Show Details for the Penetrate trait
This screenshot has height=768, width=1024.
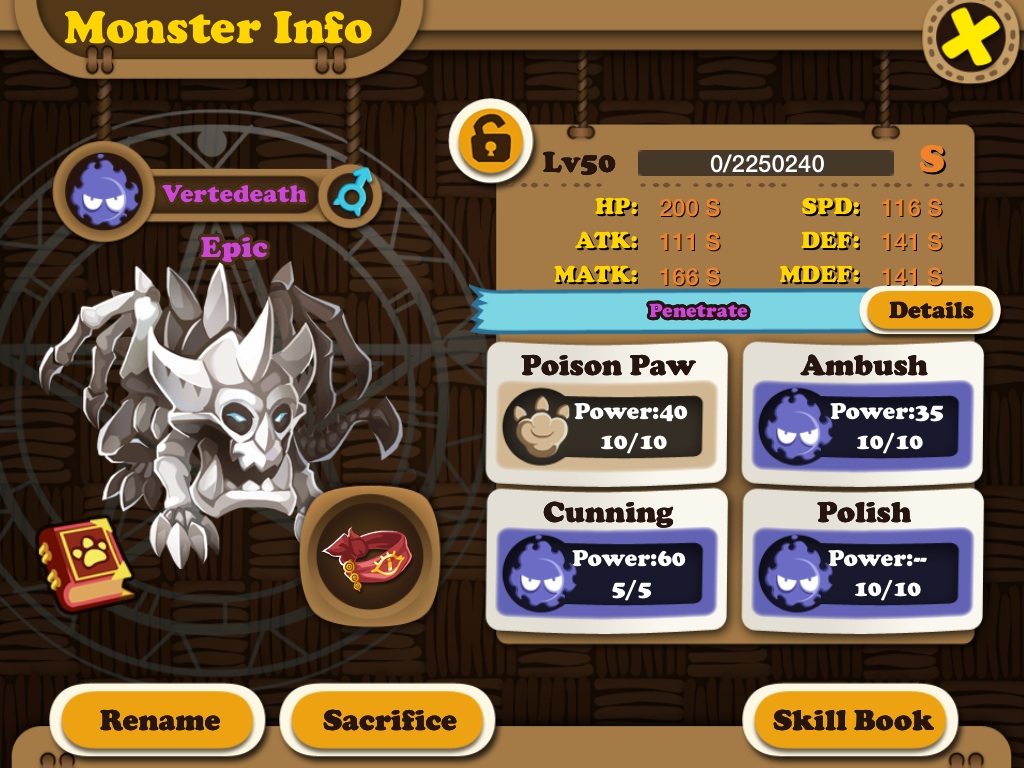click(x=930, y=310)
